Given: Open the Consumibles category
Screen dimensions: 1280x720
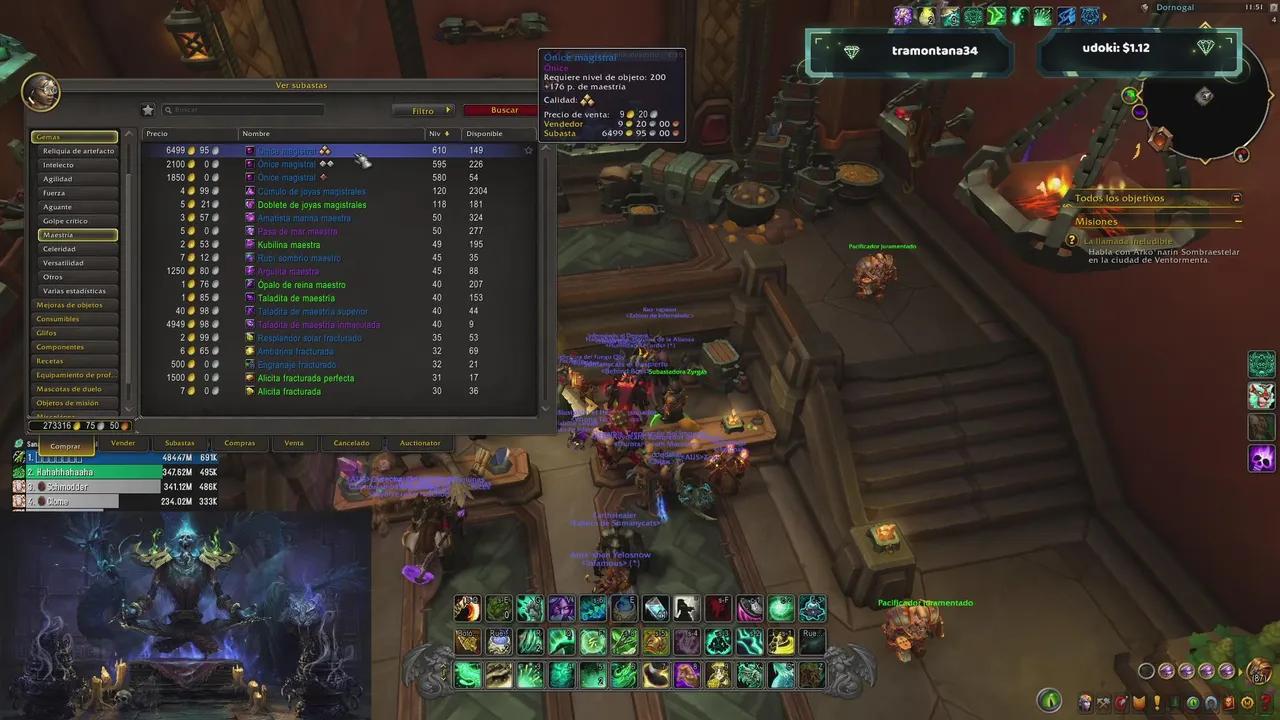Looking at the screenshot, I should click(57, 319).
